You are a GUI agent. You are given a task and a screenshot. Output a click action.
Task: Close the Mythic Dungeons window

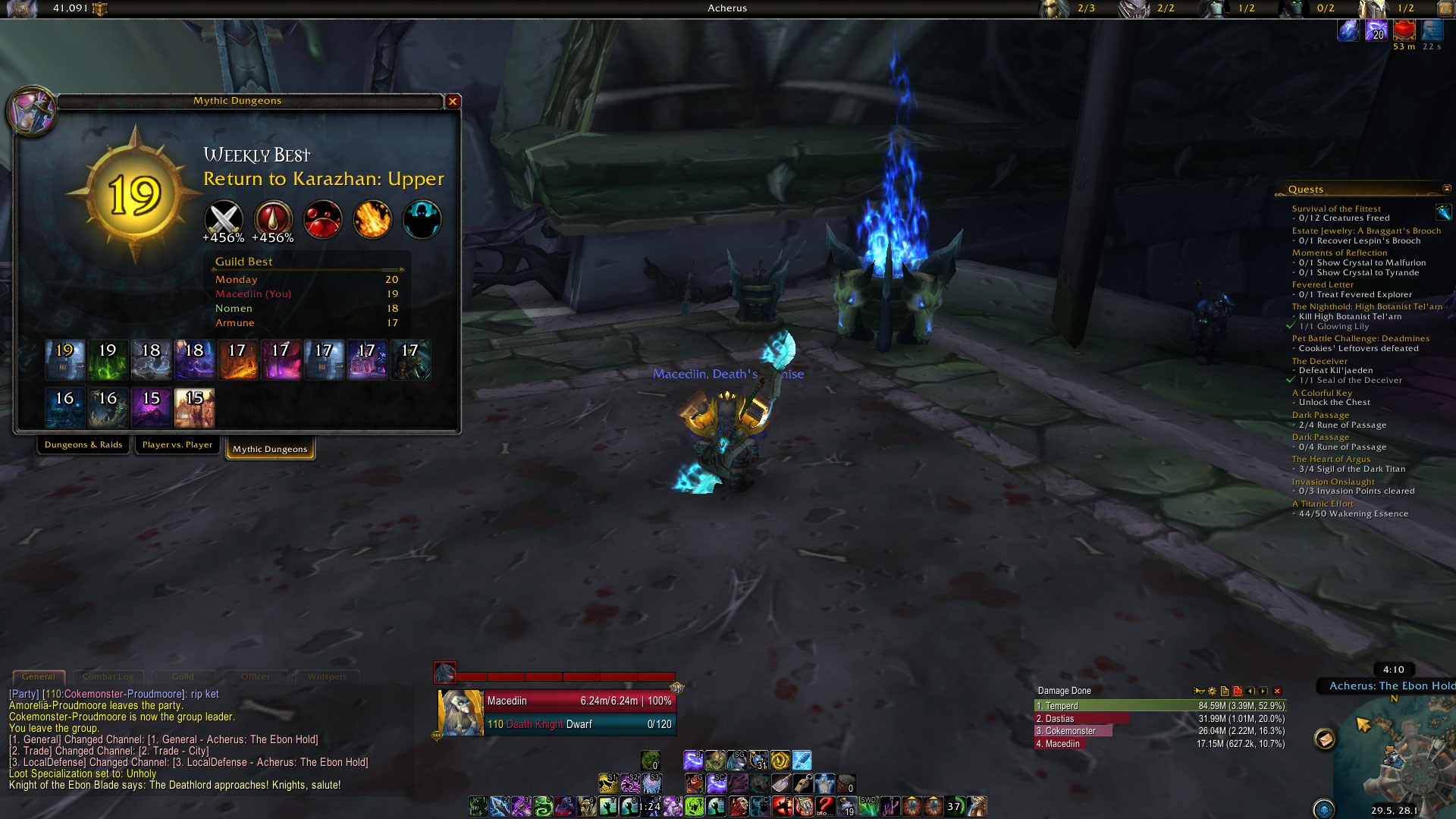pos(453,102)
